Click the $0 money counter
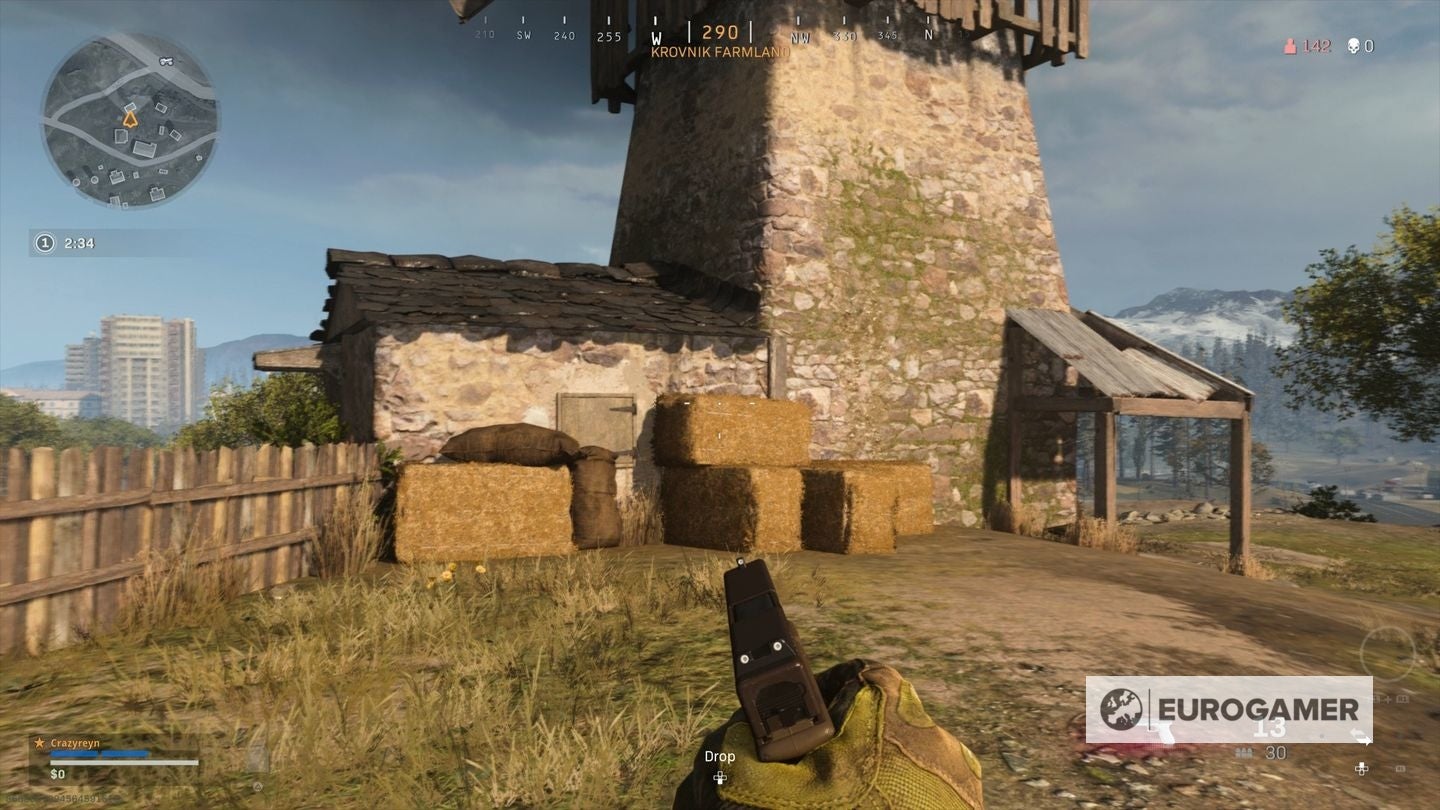This screenshot has width=1440, height=810. point(57,774)
